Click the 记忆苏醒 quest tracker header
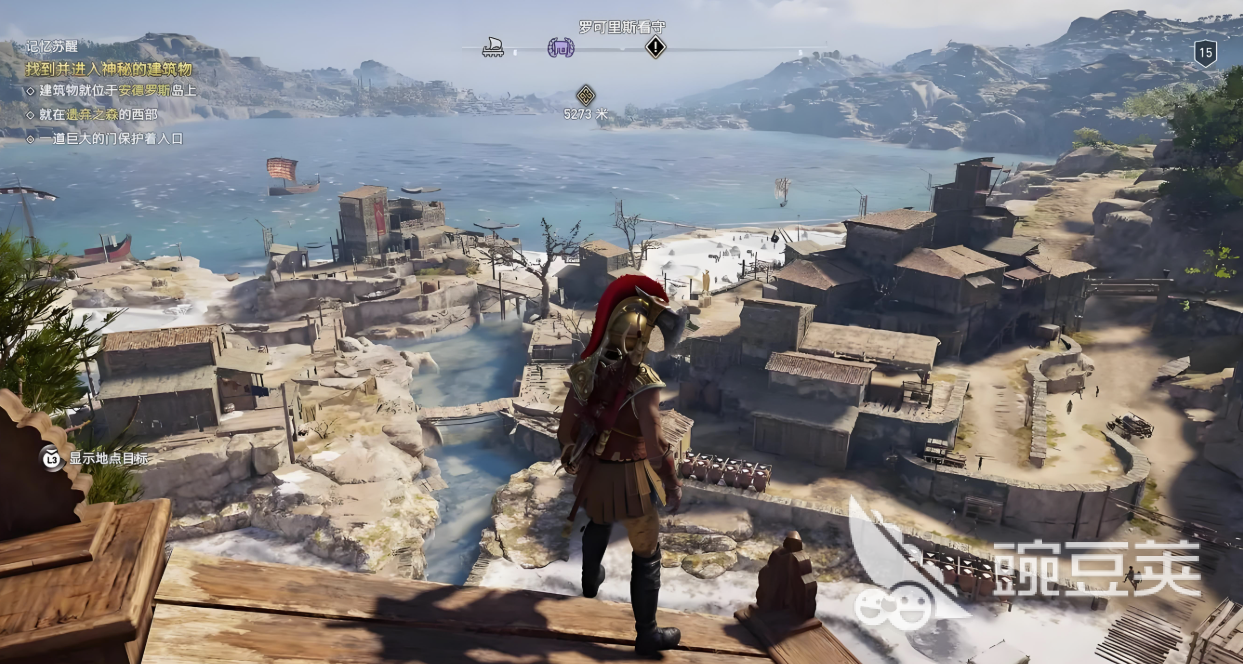 click(55, 47)
